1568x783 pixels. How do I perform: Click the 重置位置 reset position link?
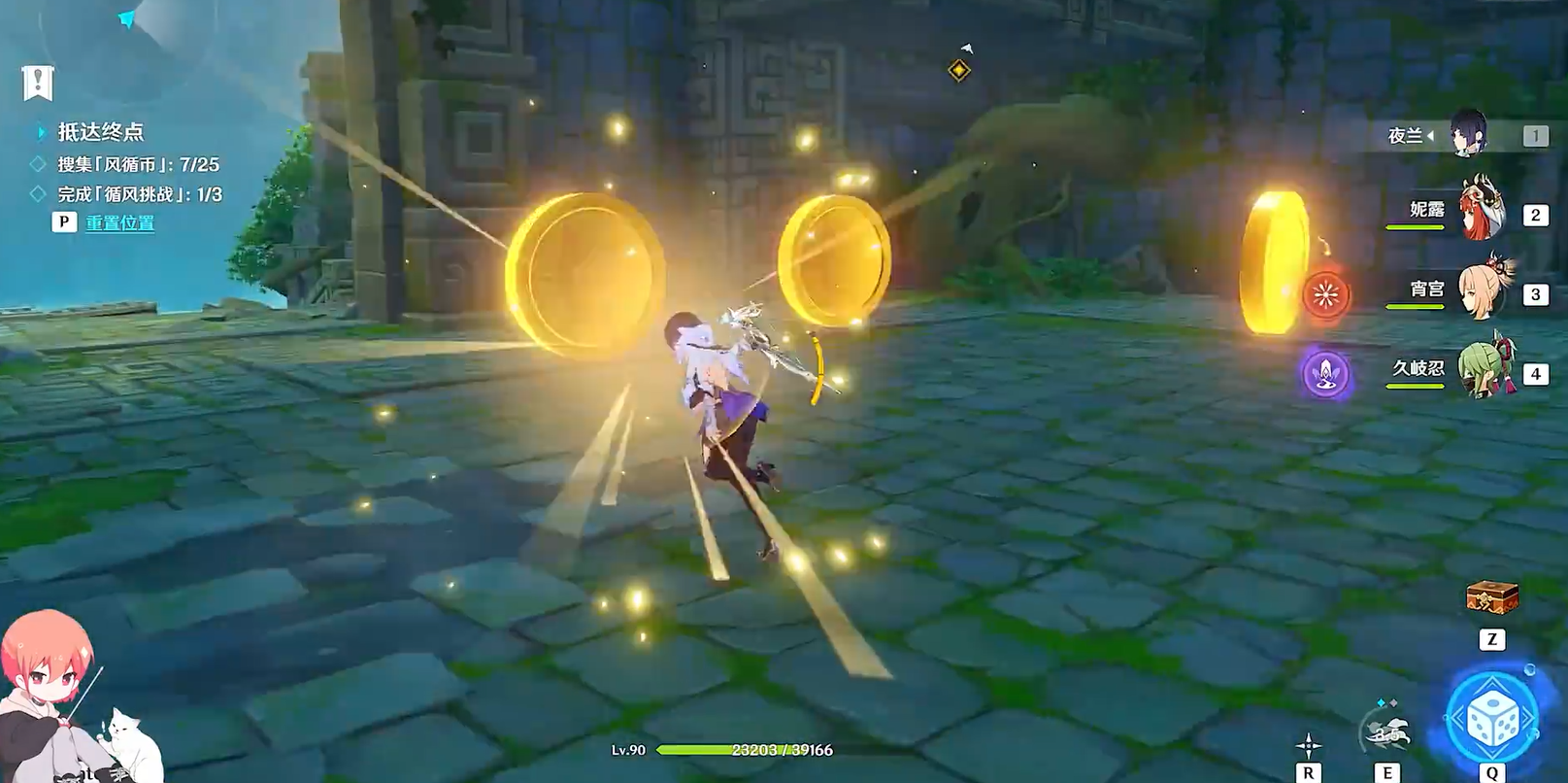click(x=119, y=223)
